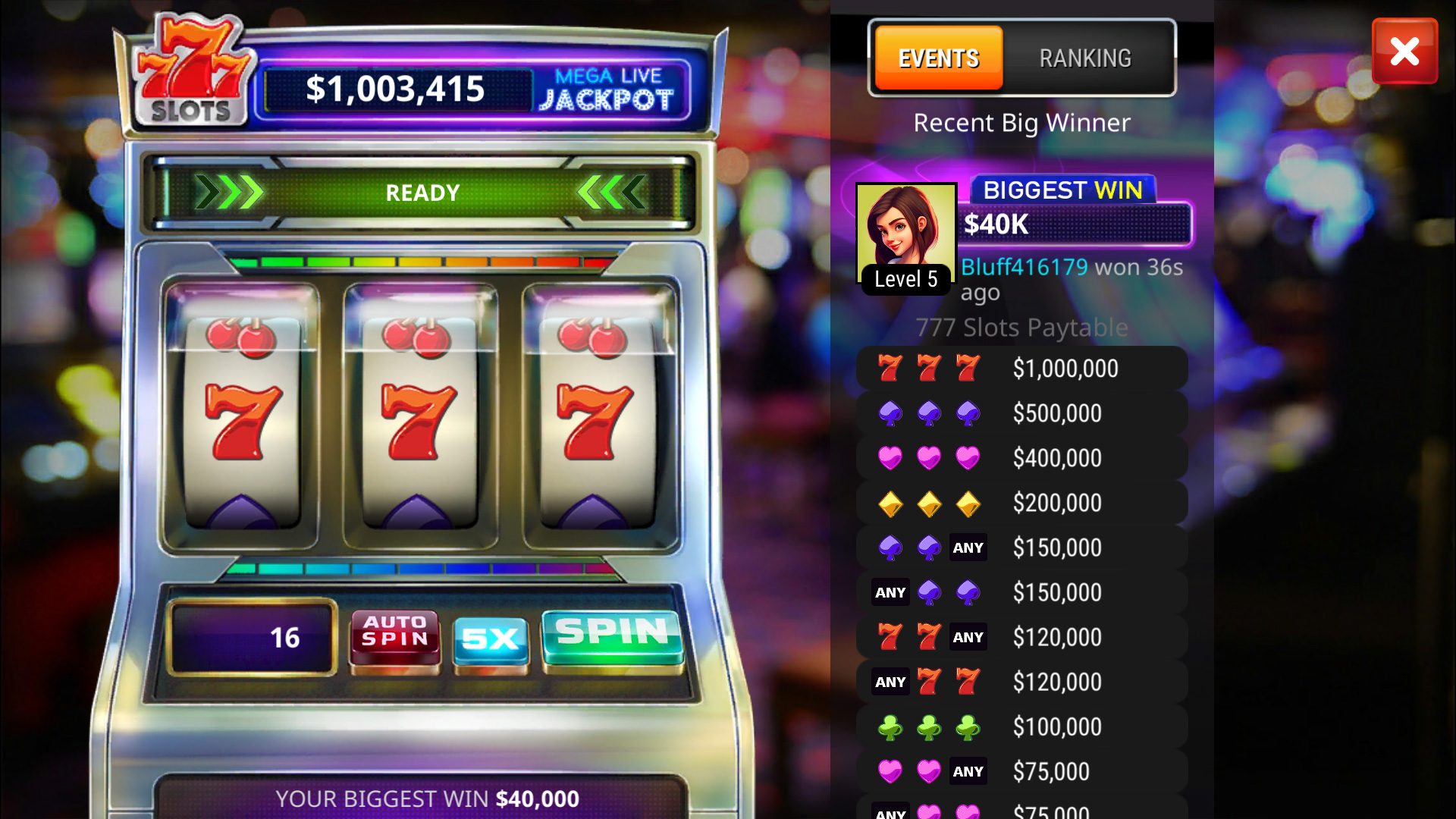This screenshot has width=1456, height=819.
Task: Select the EVENTS tab
Action: click(x=939, y=58)
